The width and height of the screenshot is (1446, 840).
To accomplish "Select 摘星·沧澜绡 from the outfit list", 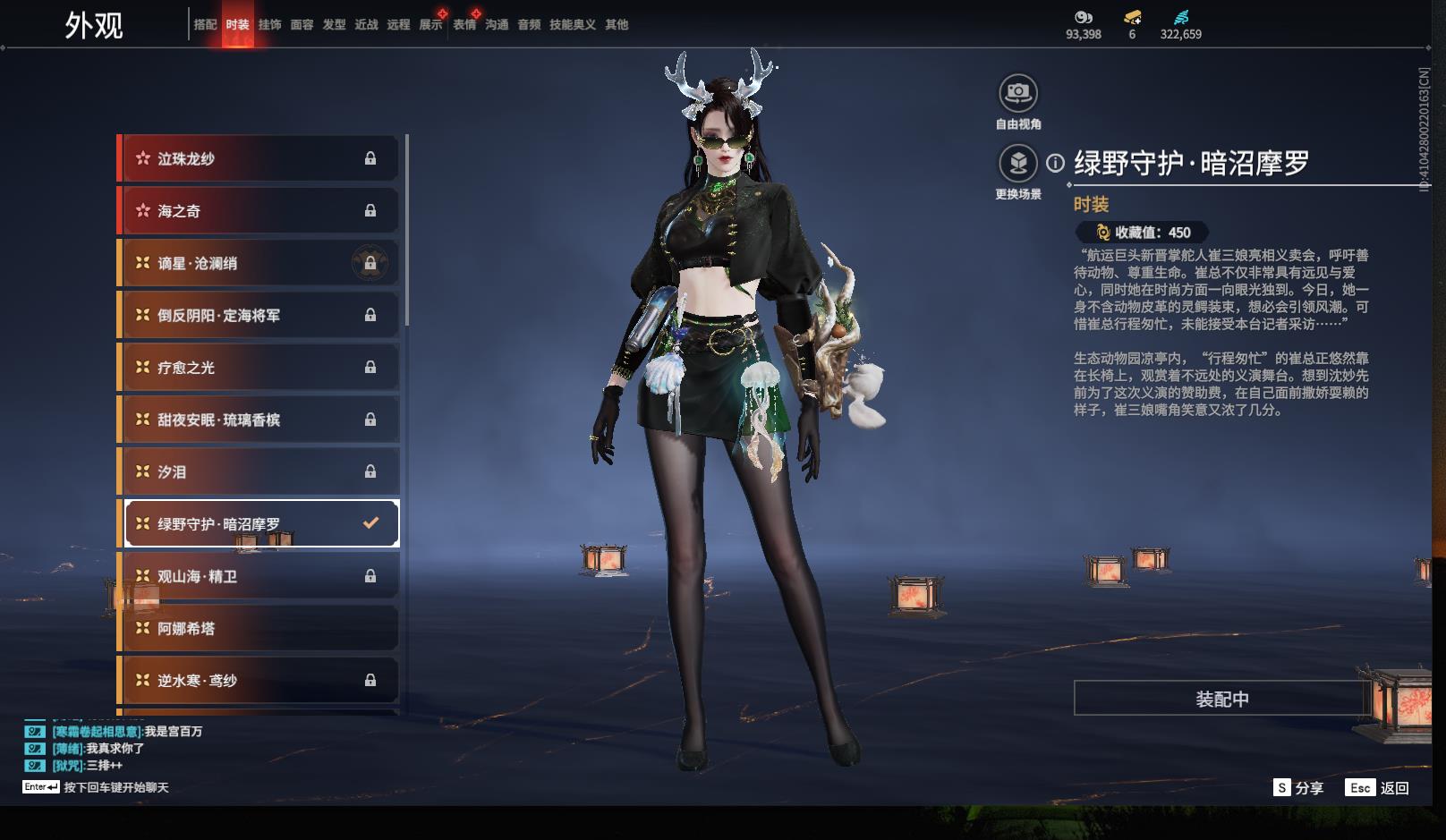I will click(259, 263).
